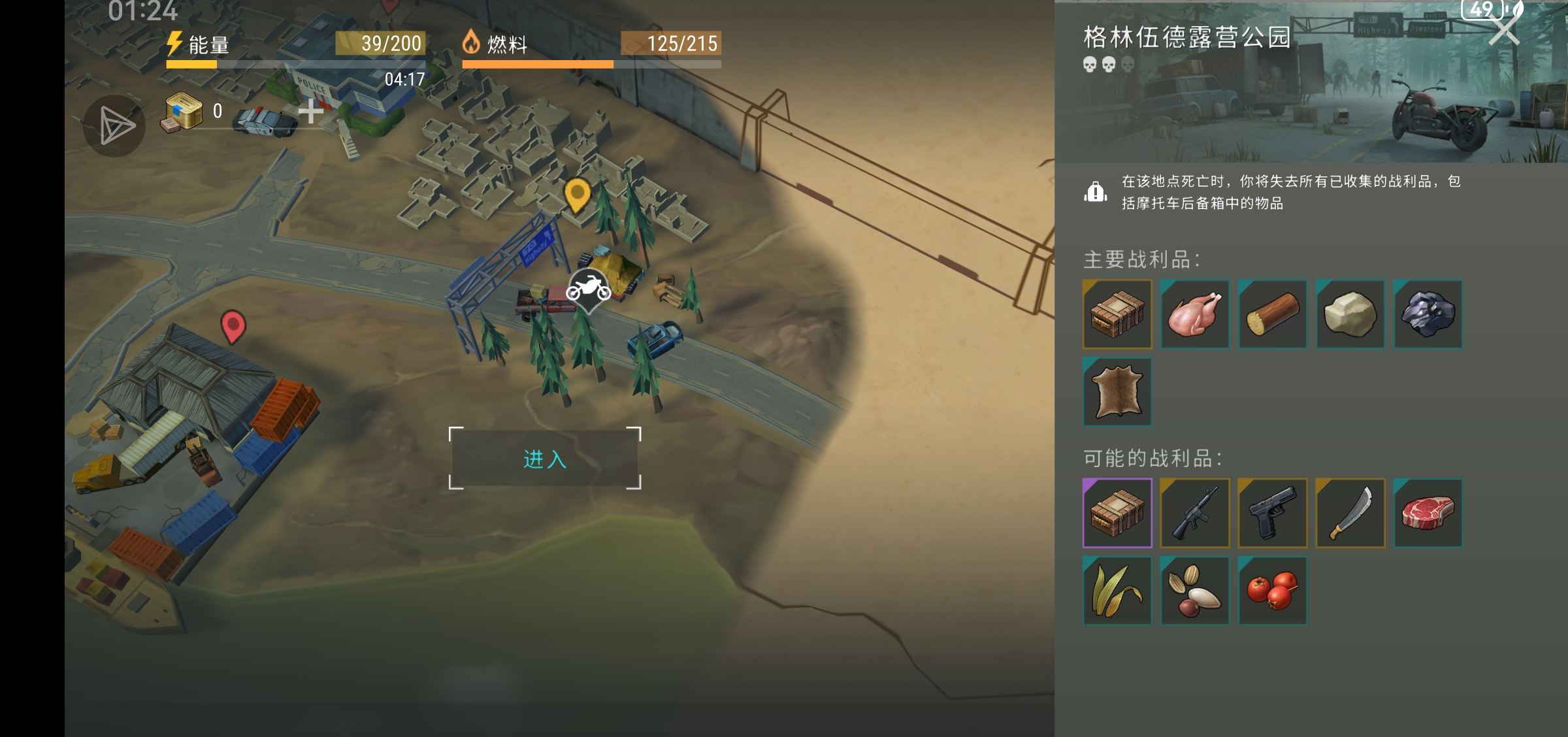Inspect the wood log loot slot
Screen dimensions: 1568x737
click(1273, 314)
